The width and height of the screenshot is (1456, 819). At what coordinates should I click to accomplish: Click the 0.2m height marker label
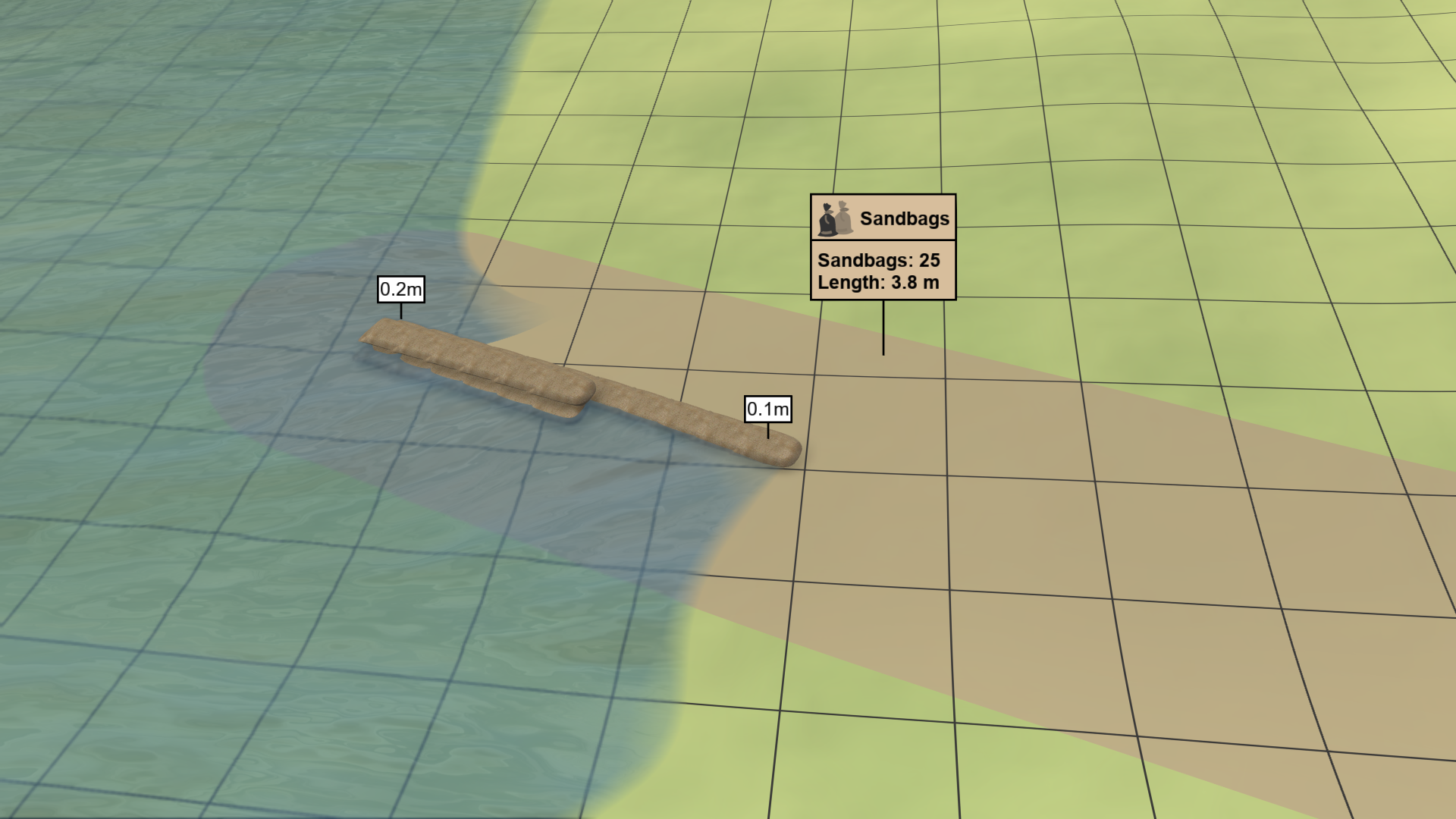coord(400,290)
